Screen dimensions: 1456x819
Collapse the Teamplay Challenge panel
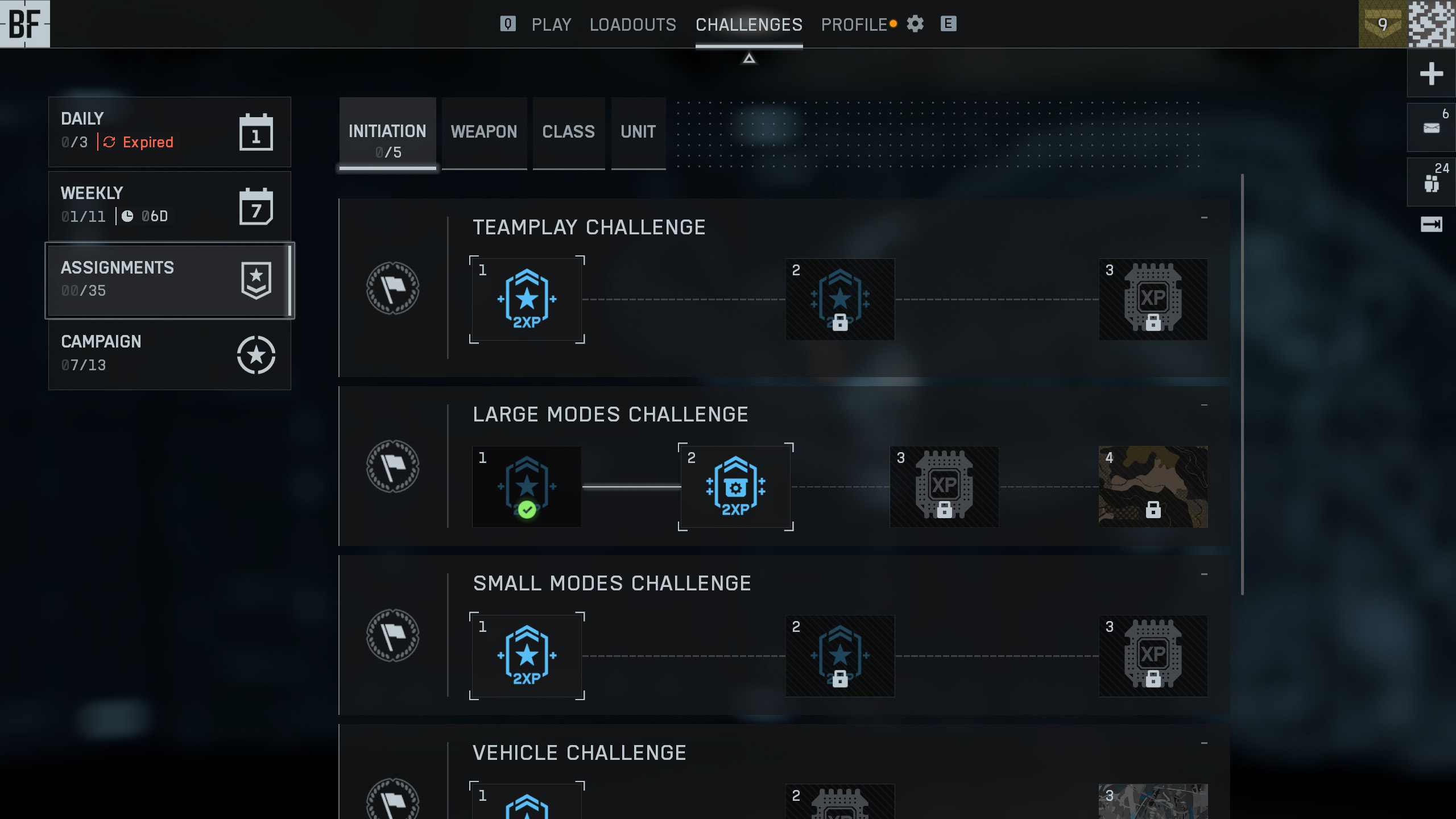point(1204,218)
